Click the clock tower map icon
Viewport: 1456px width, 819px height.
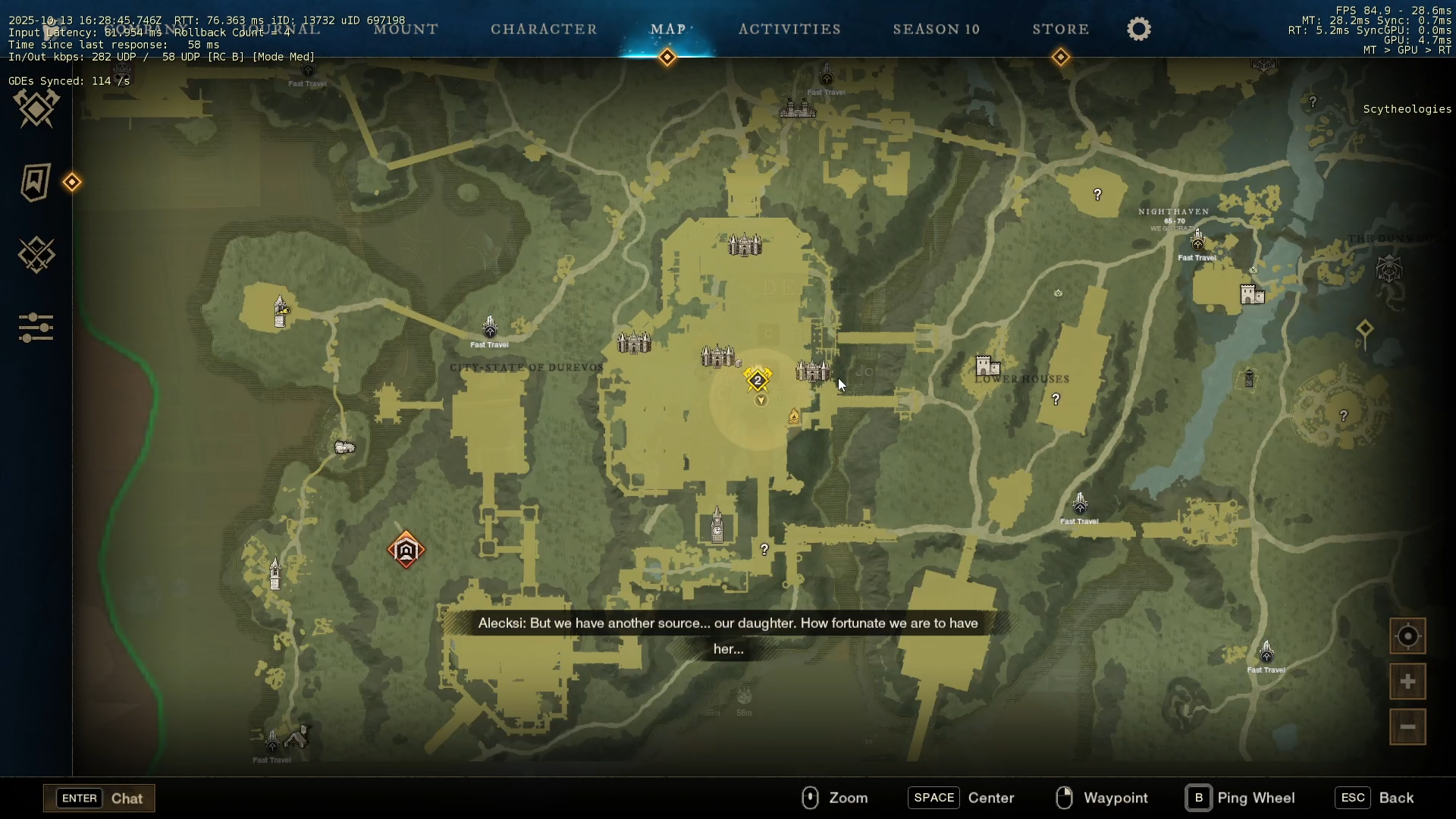point(717,525)
